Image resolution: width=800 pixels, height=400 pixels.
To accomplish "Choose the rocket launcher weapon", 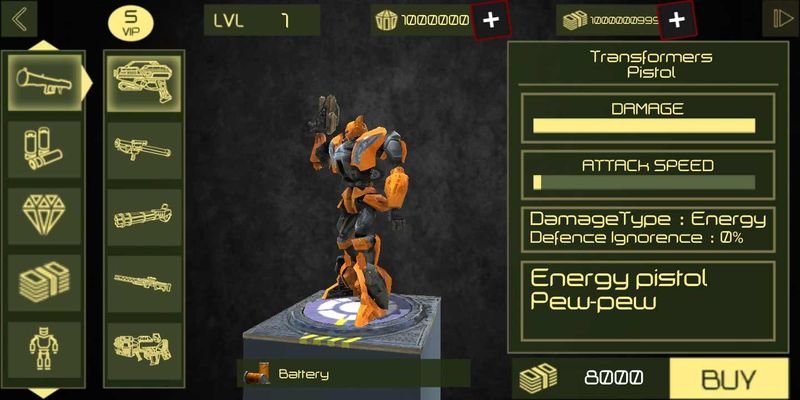I will (x=144, y=150).
